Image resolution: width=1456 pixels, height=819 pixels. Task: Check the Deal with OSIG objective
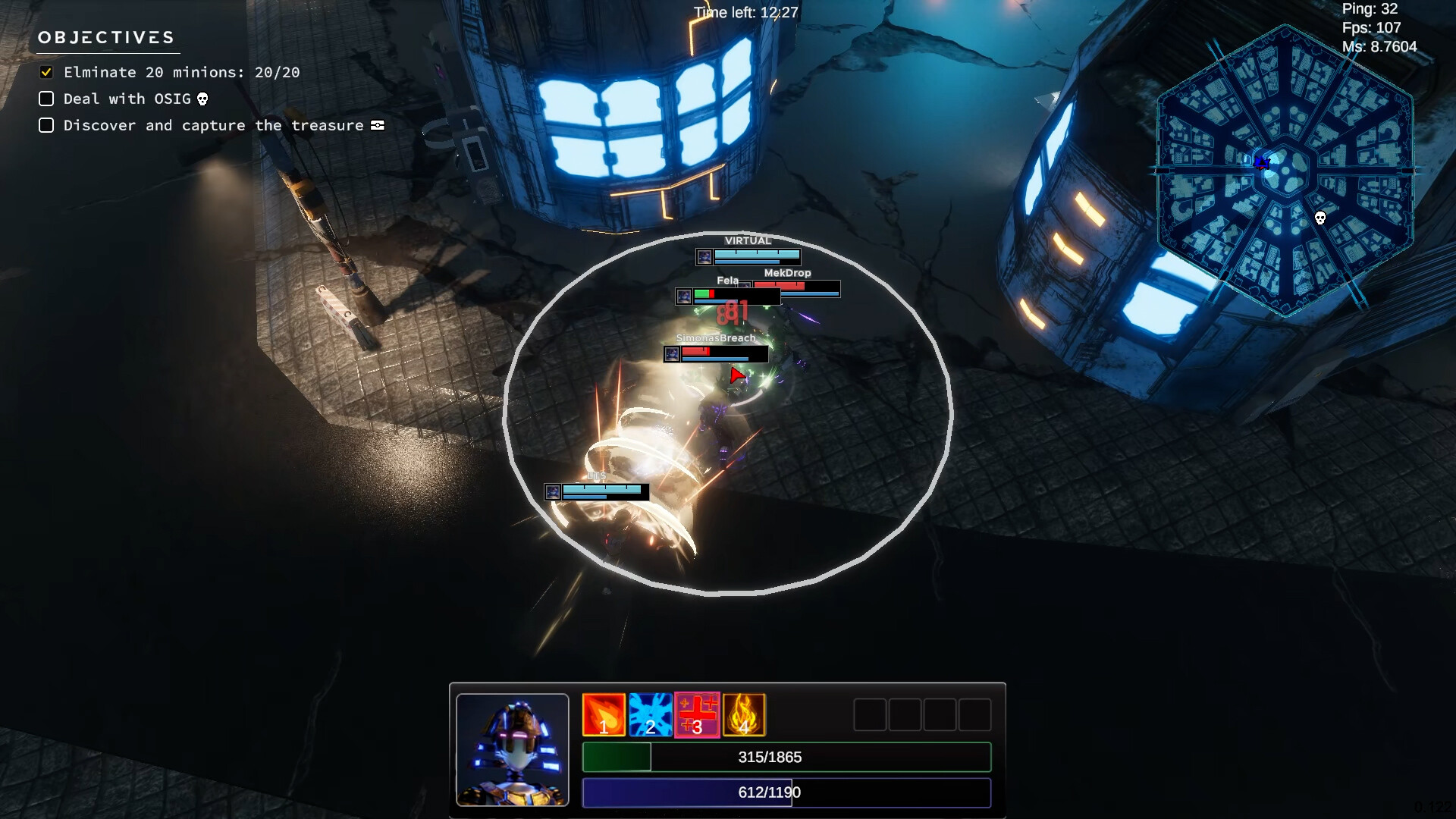pos(46,99)
